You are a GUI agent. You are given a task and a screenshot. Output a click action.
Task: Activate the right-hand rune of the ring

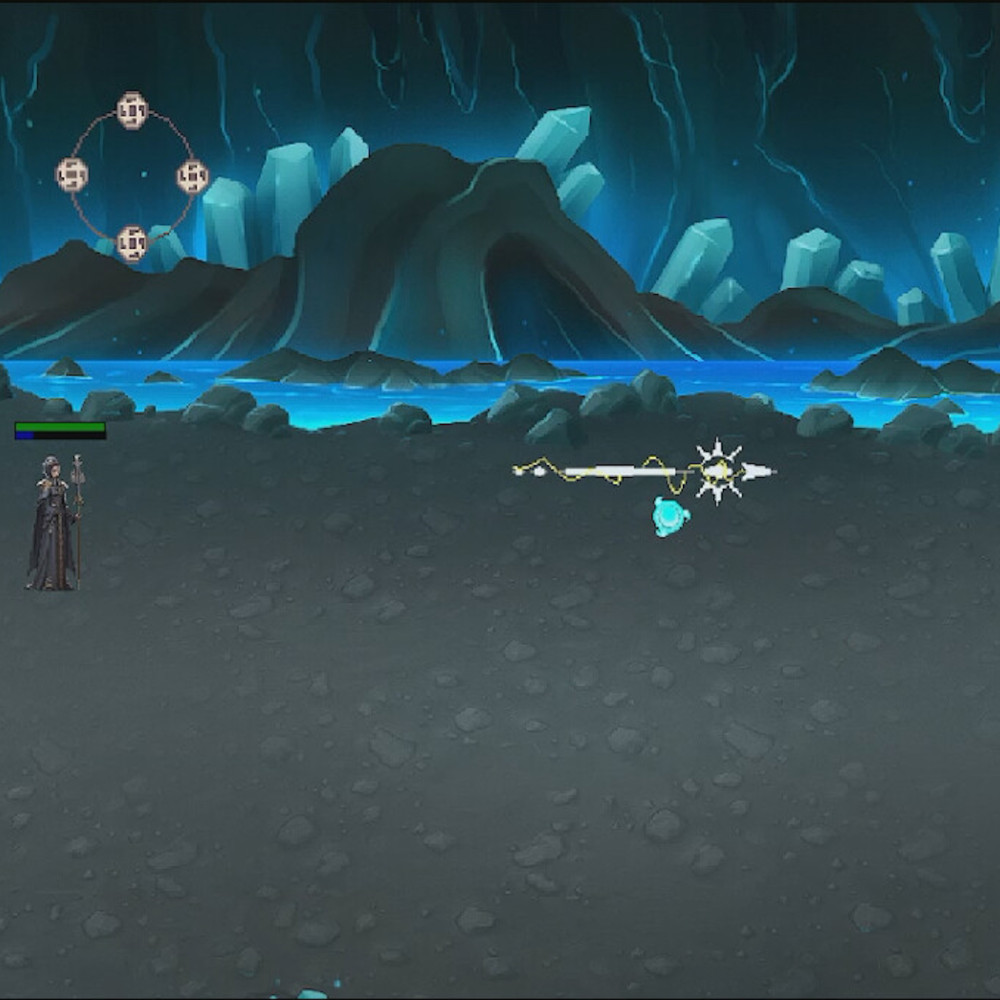coord(192,177)
